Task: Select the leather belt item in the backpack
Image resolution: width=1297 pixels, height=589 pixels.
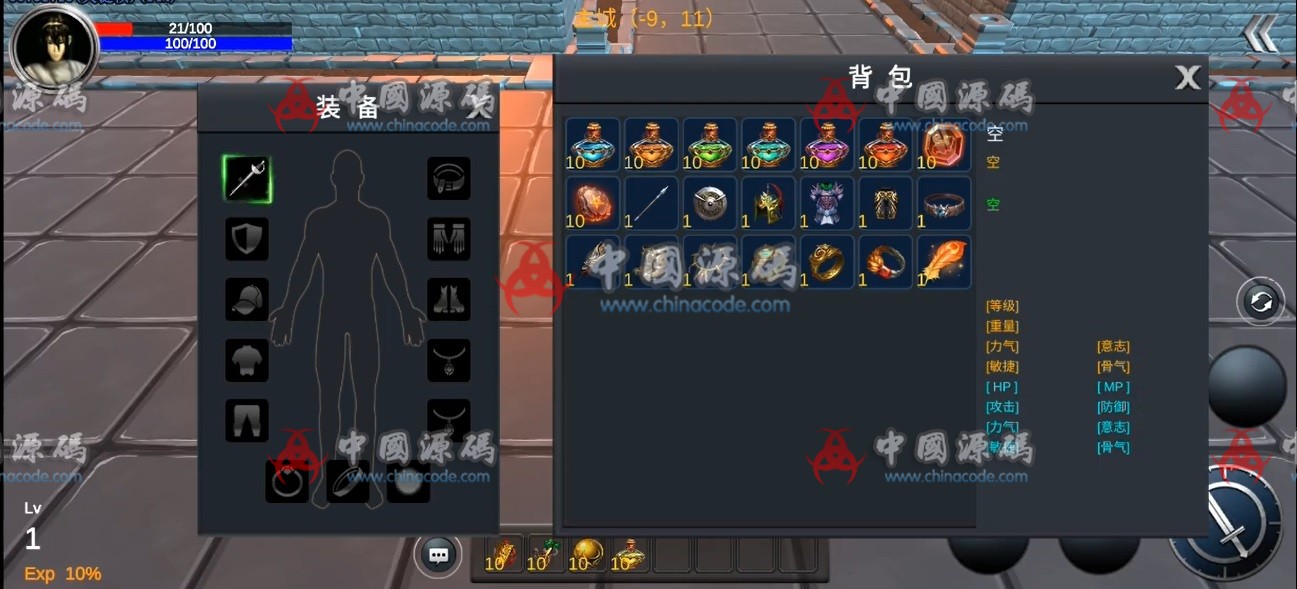Action: [x=943, y=204]
